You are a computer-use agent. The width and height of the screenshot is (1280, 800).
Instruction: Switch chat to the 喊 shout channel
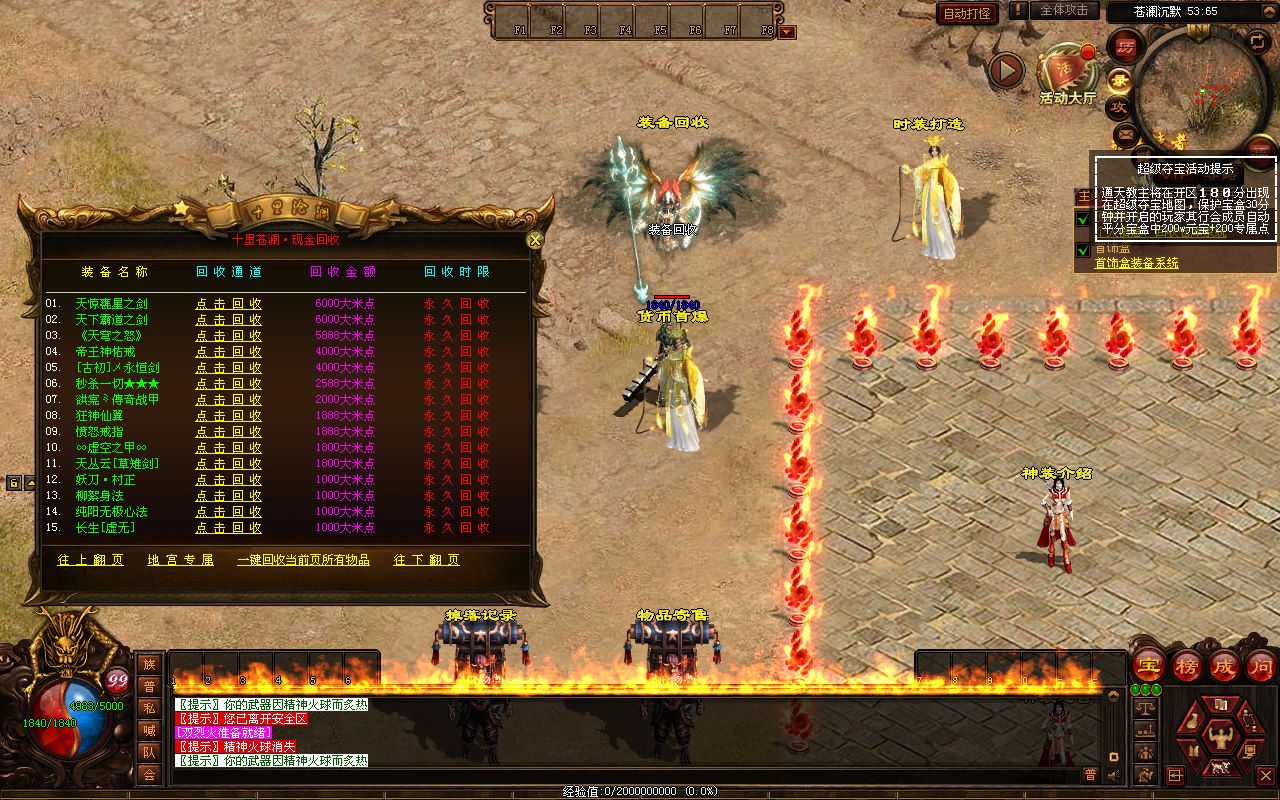coord(149,730)
